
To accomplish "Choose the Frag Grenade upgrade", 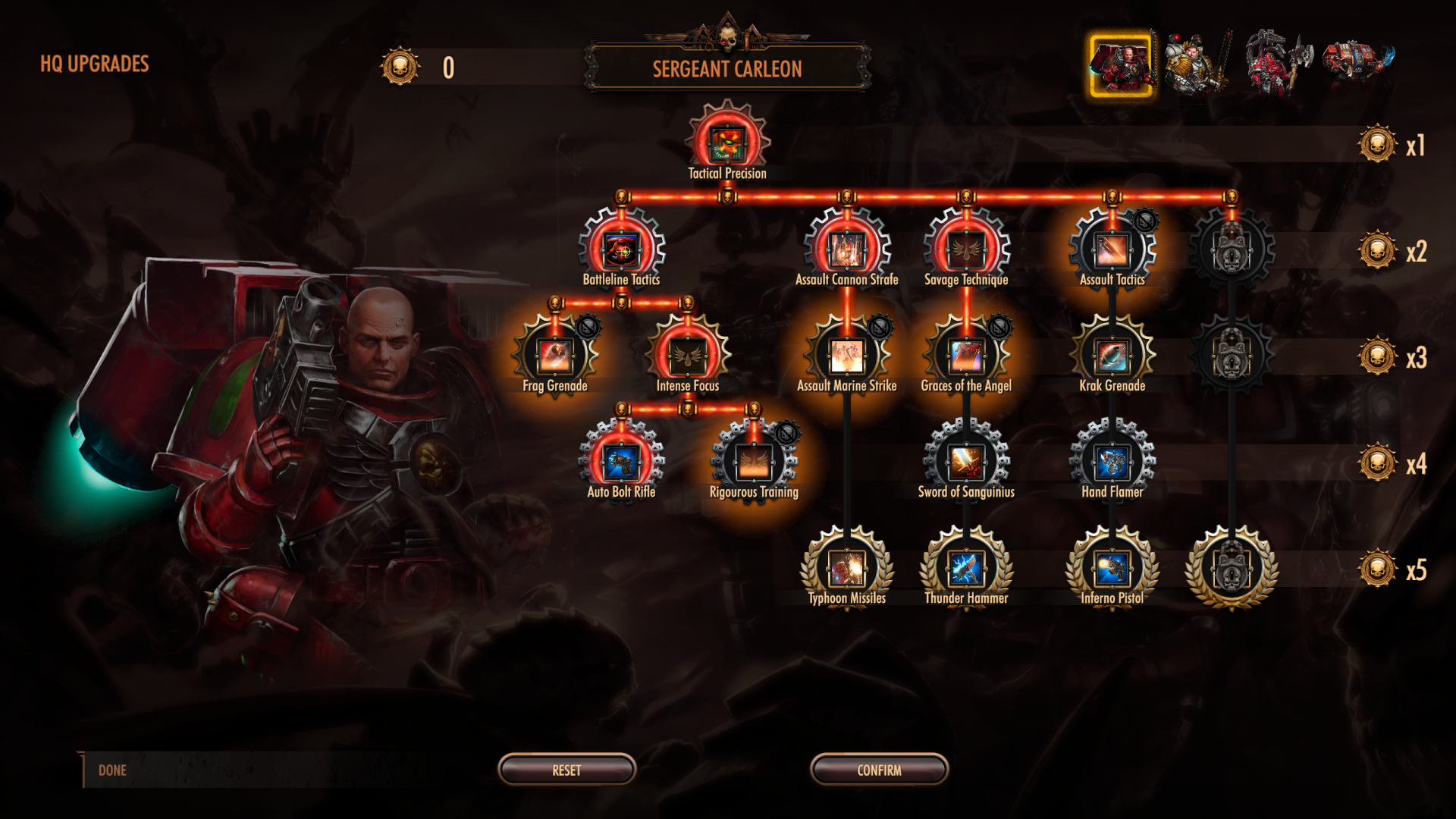I will click(555, 355).
